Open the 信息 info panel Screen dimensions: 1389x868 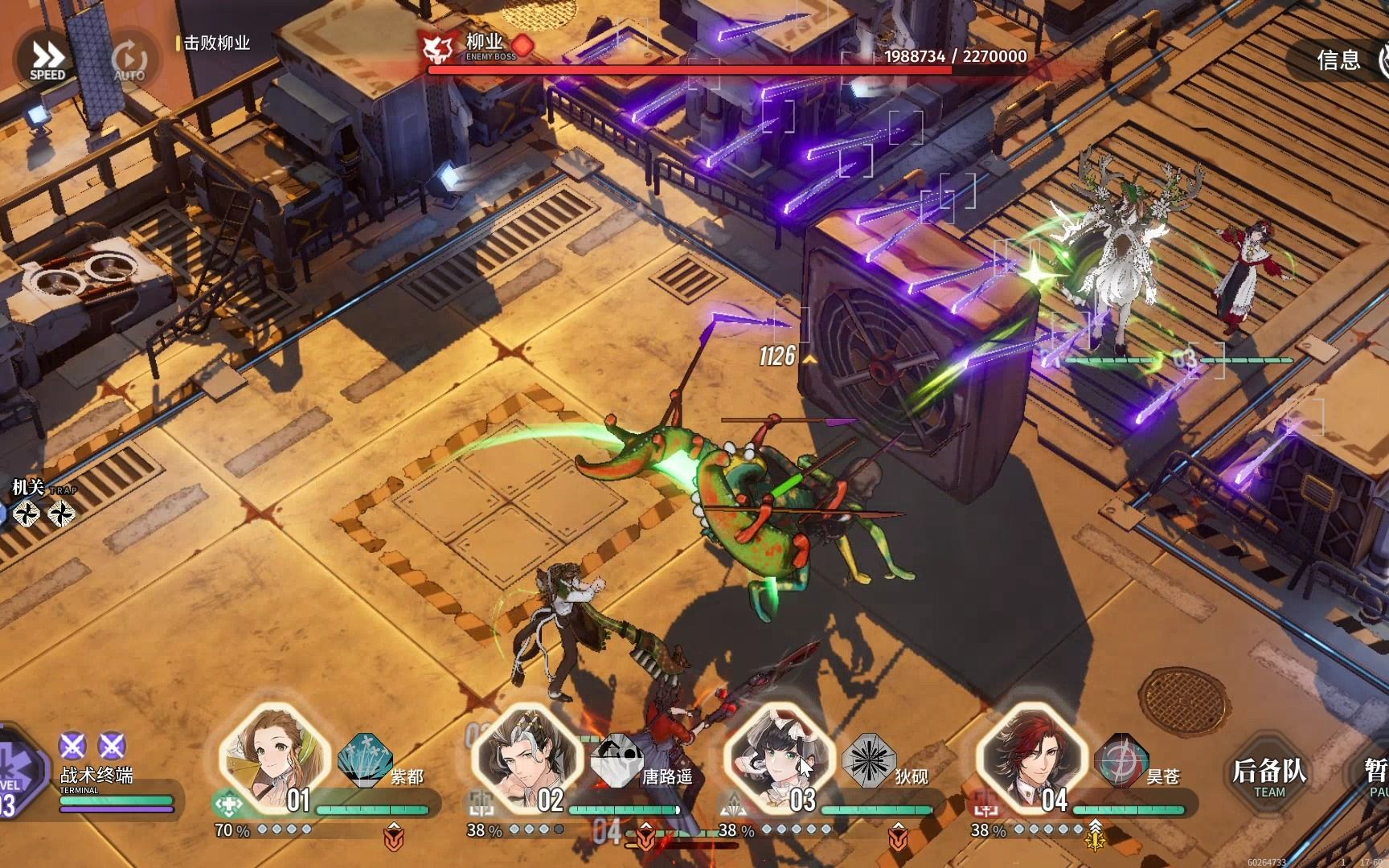tap(1338, 59)
